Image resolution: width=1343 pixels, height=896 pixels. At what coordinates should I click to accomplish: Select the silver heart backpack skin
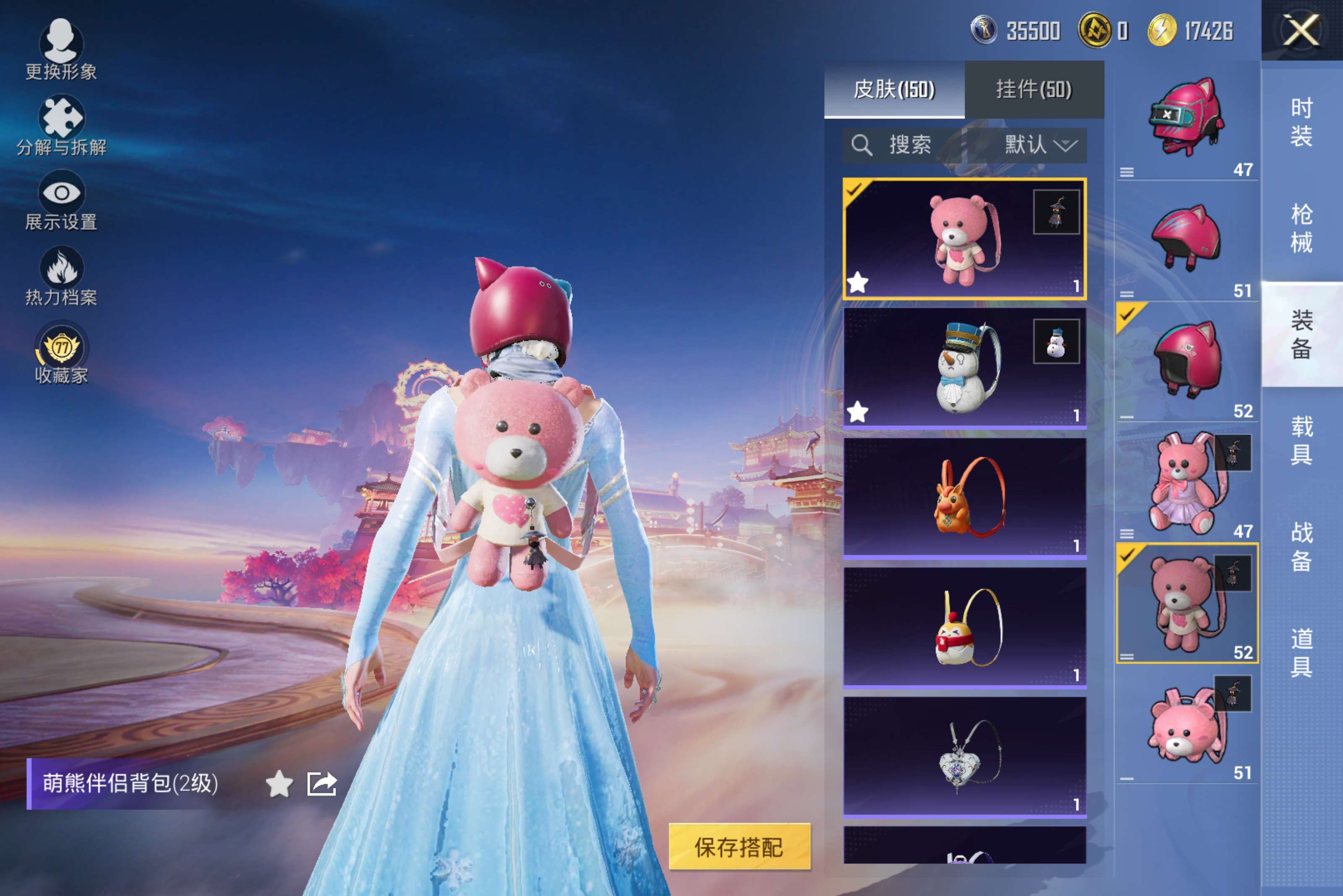pos(964,756)
